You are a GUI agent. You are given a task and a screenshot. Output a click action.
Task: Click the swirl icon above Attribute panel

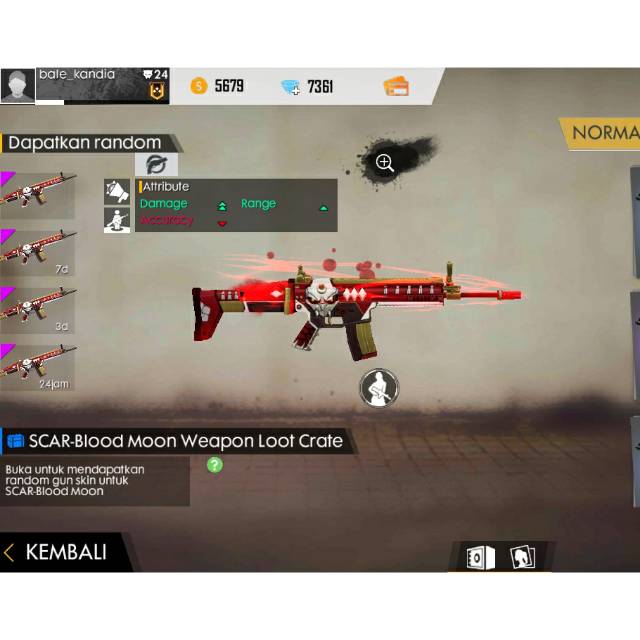(x=156, y=165)
